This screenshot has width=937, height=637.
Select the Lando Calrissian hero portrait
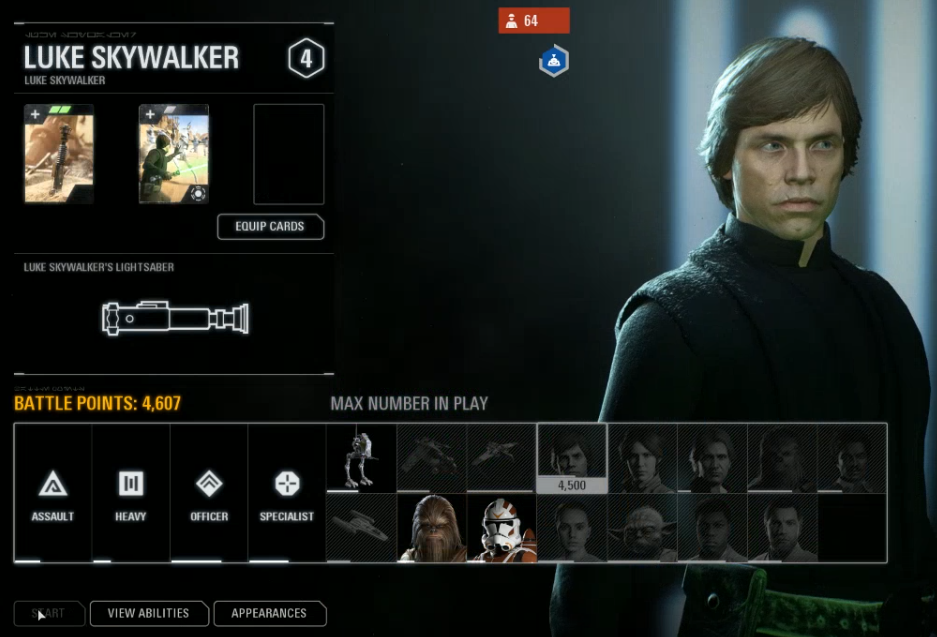tap(852, 457)
